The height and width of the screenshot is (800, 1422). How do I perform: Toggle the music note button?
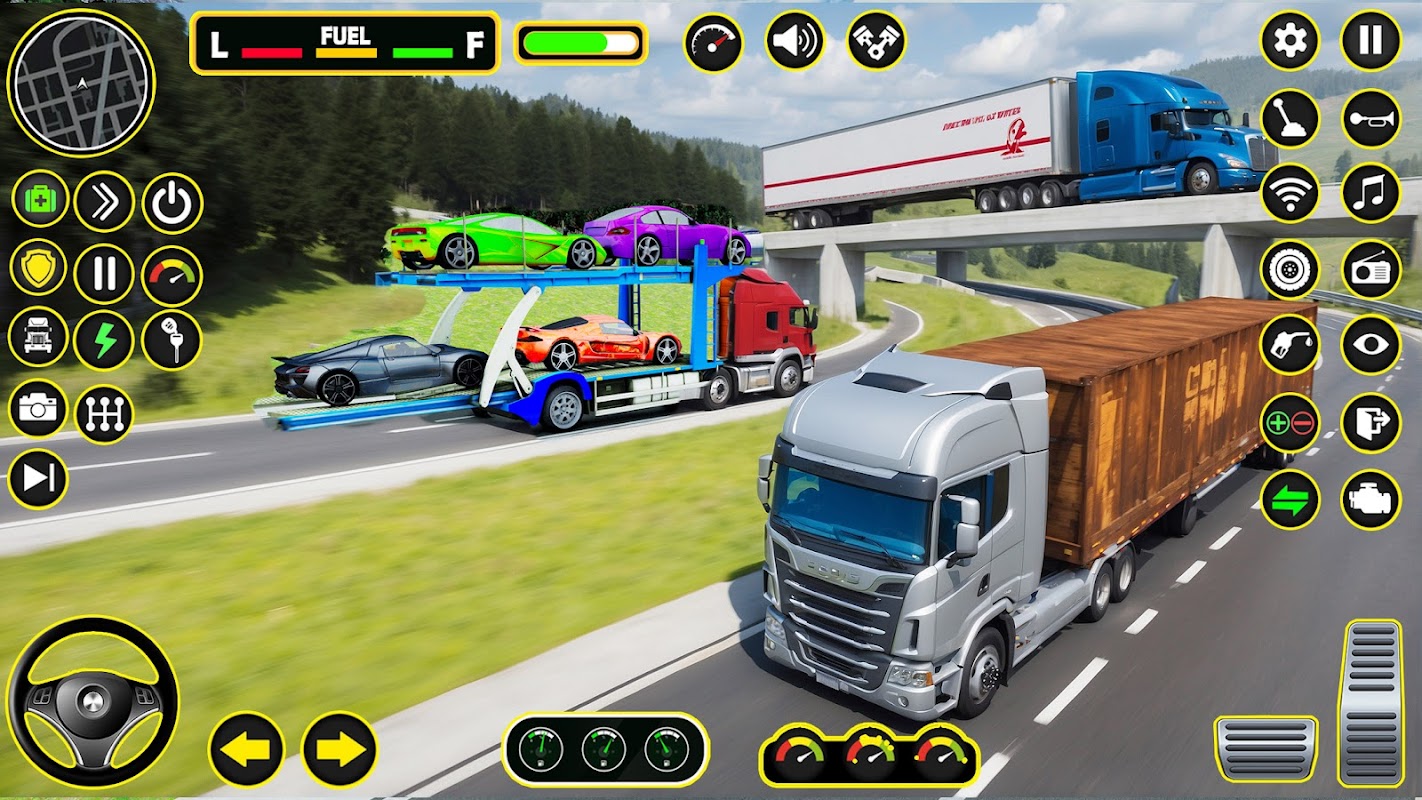1371,193
